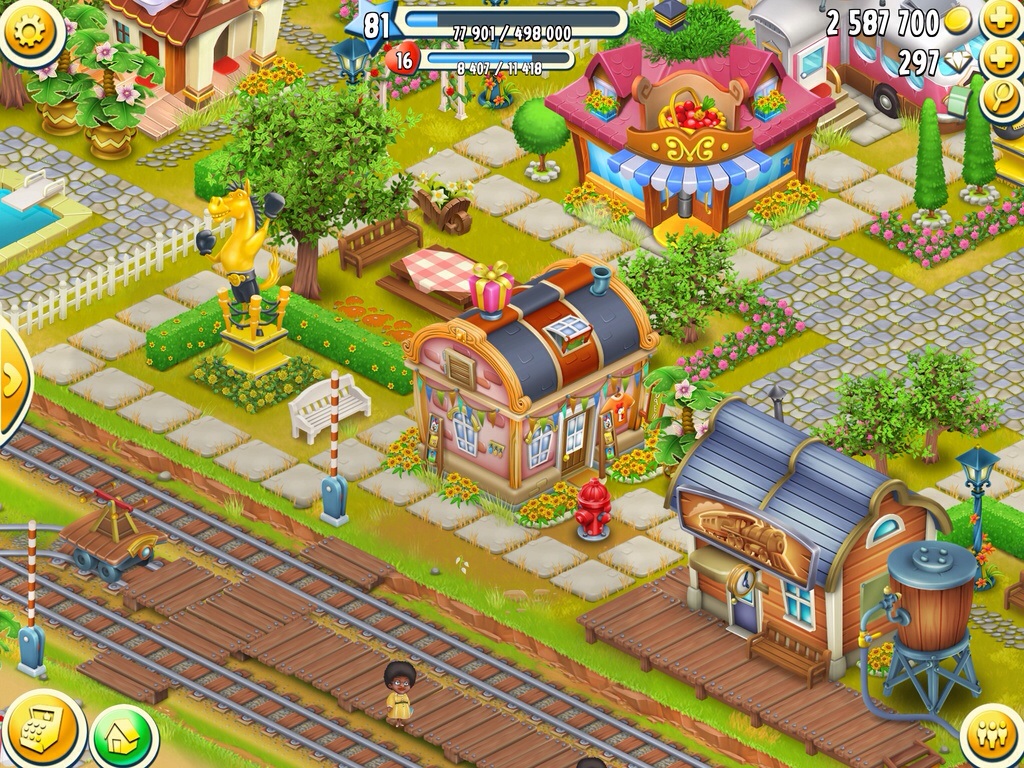Open the friends list button

(993, 737)
